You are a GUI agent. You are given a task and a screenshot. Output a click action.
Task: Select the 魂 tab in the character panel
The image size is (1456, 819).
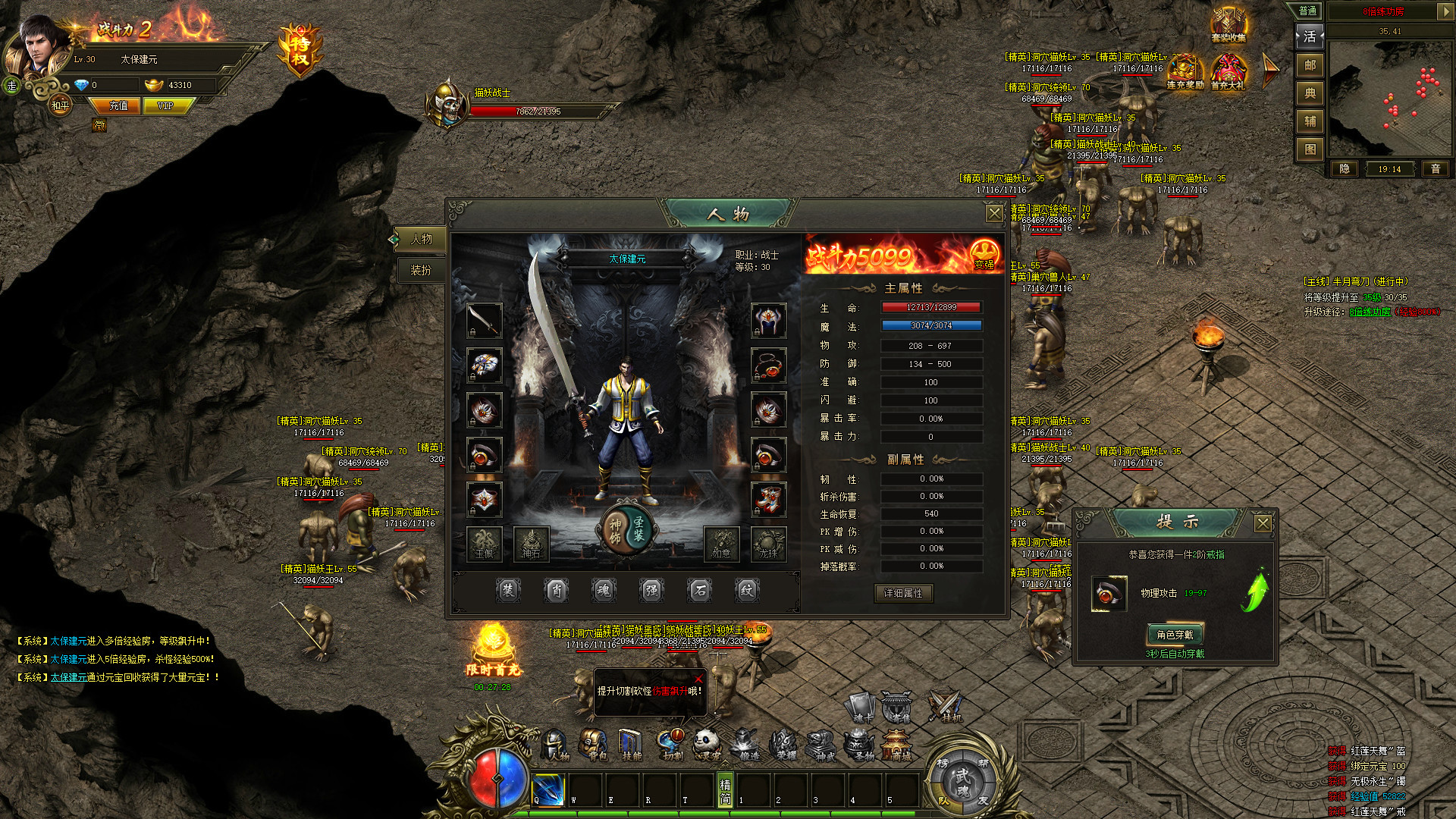[x=603, y=591]
